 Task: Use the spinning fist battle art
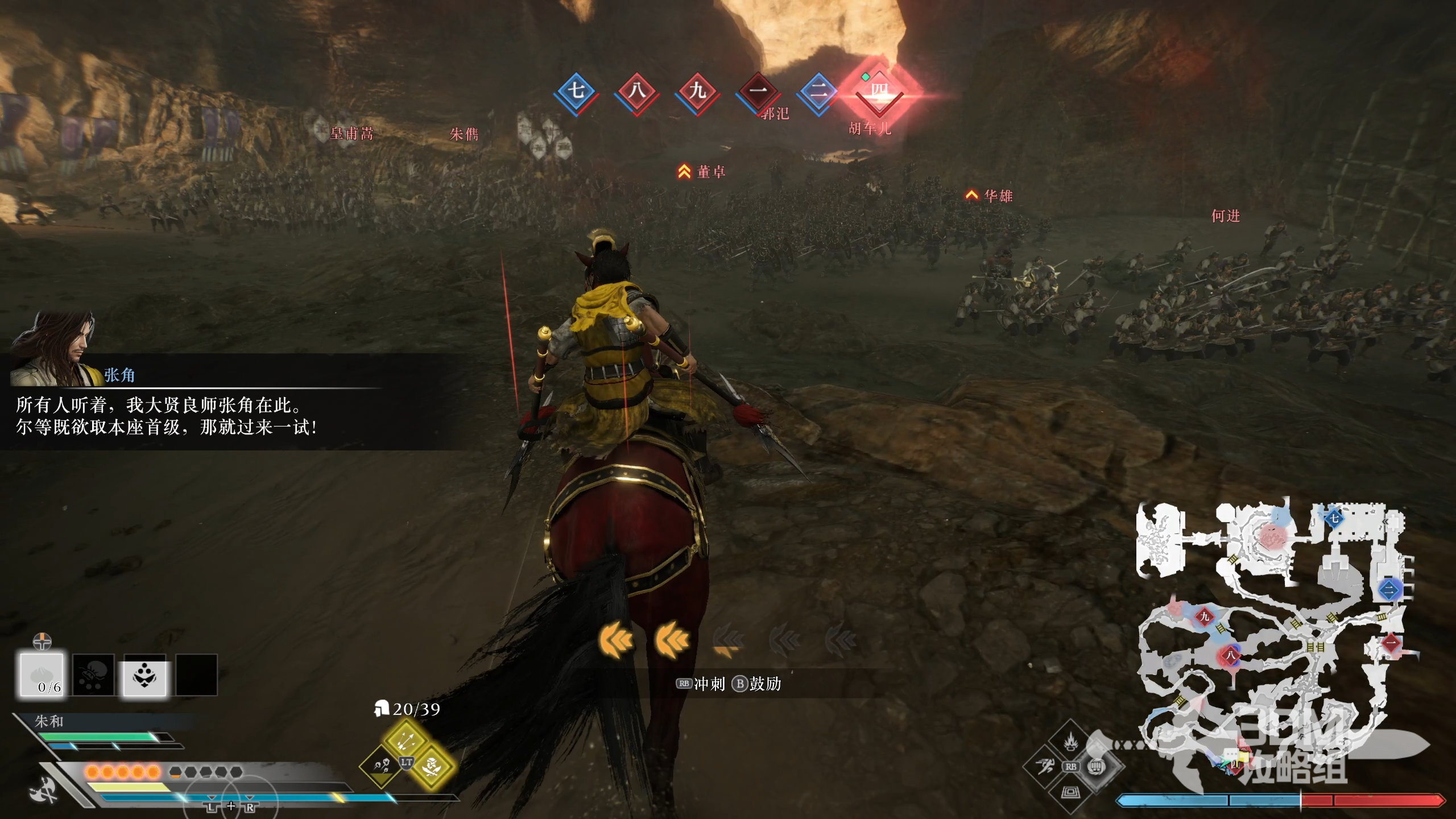click(x=1097, y=767)
